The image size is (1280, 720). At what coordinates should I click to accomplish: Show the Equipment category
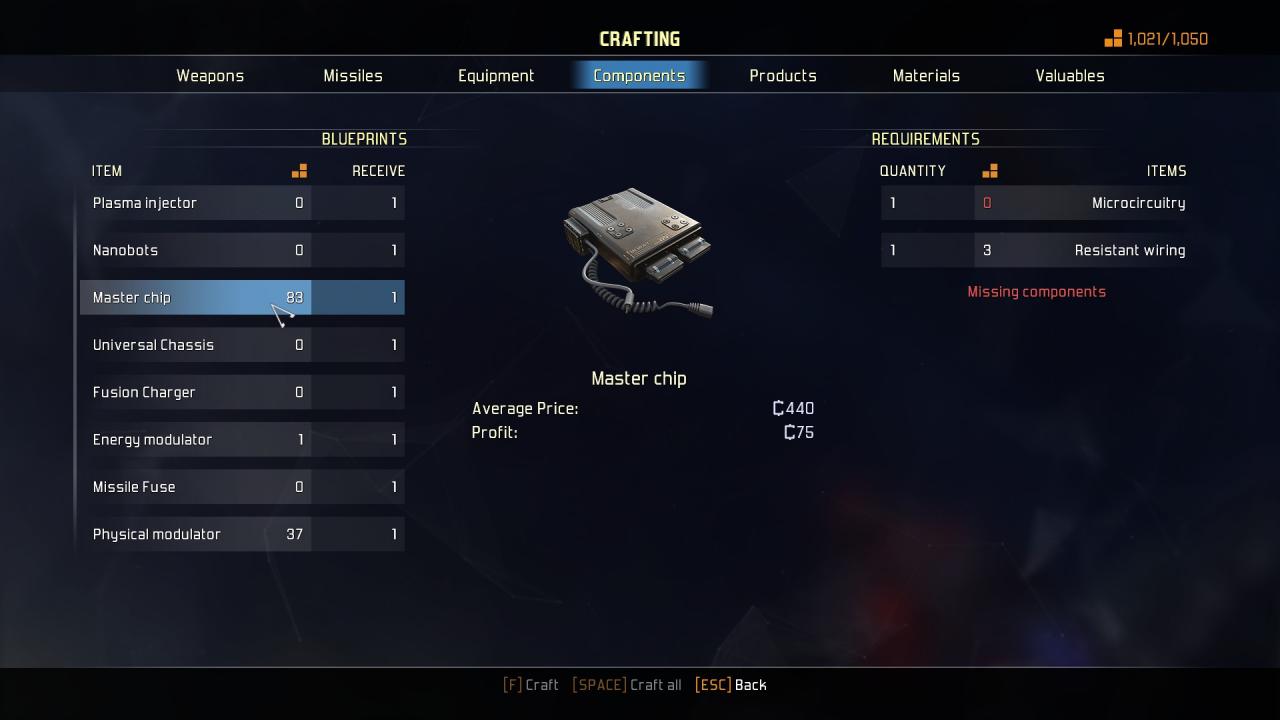point(496,76)
